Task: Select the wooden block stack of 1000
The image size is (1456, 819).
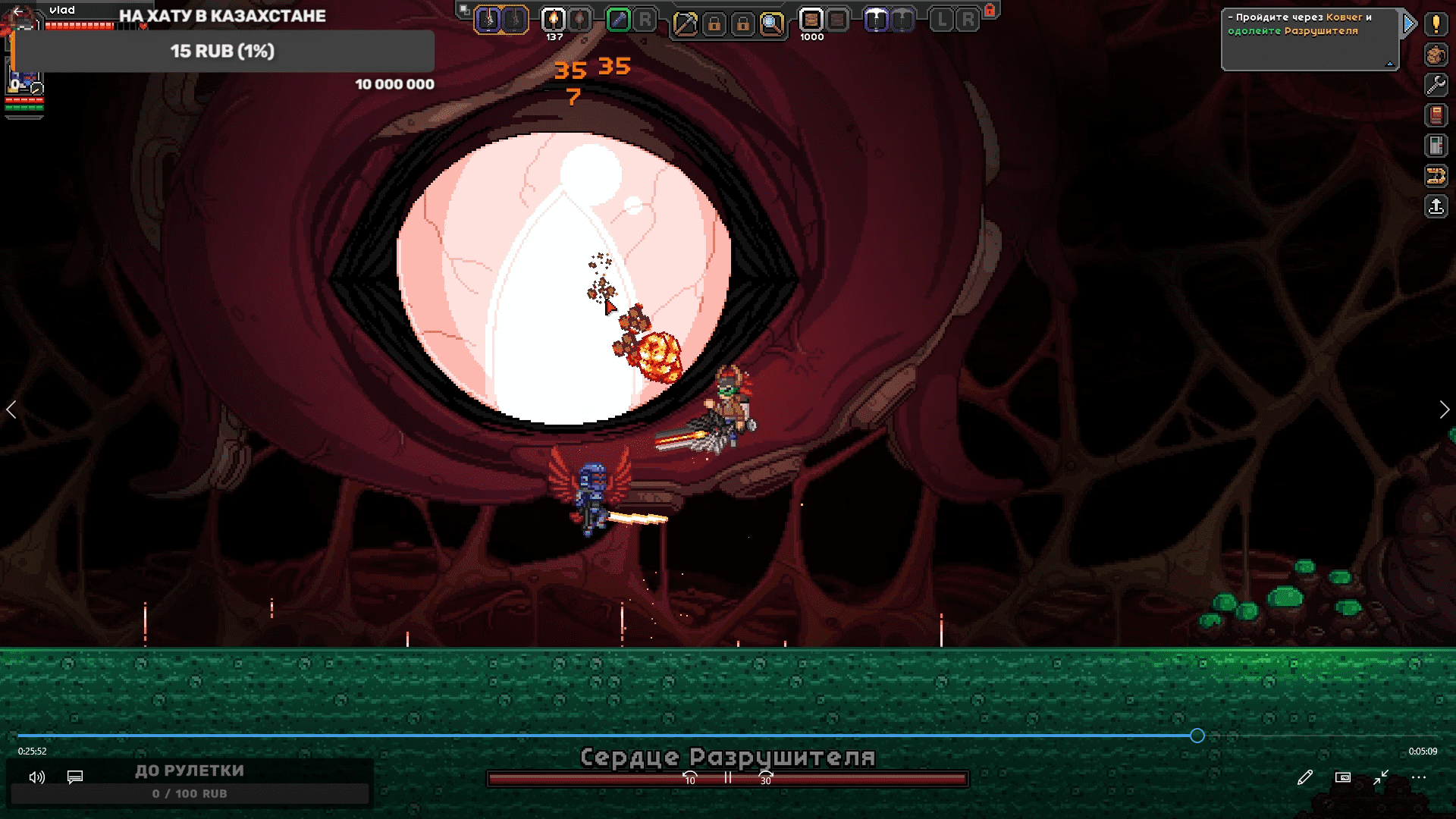Action: click(811, 20)
